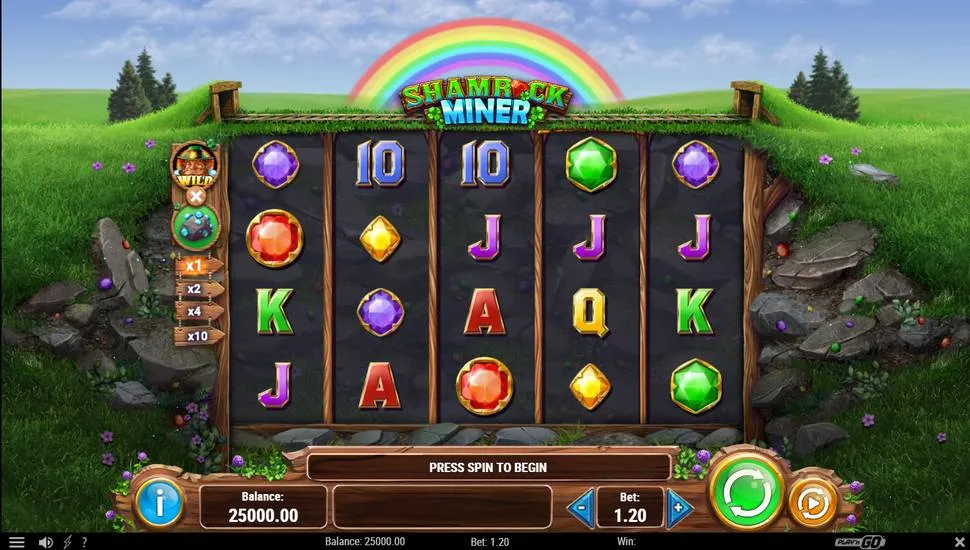Open the autoplay options
Viewport: 970px width, 550px height.
[x=812, y=505]
